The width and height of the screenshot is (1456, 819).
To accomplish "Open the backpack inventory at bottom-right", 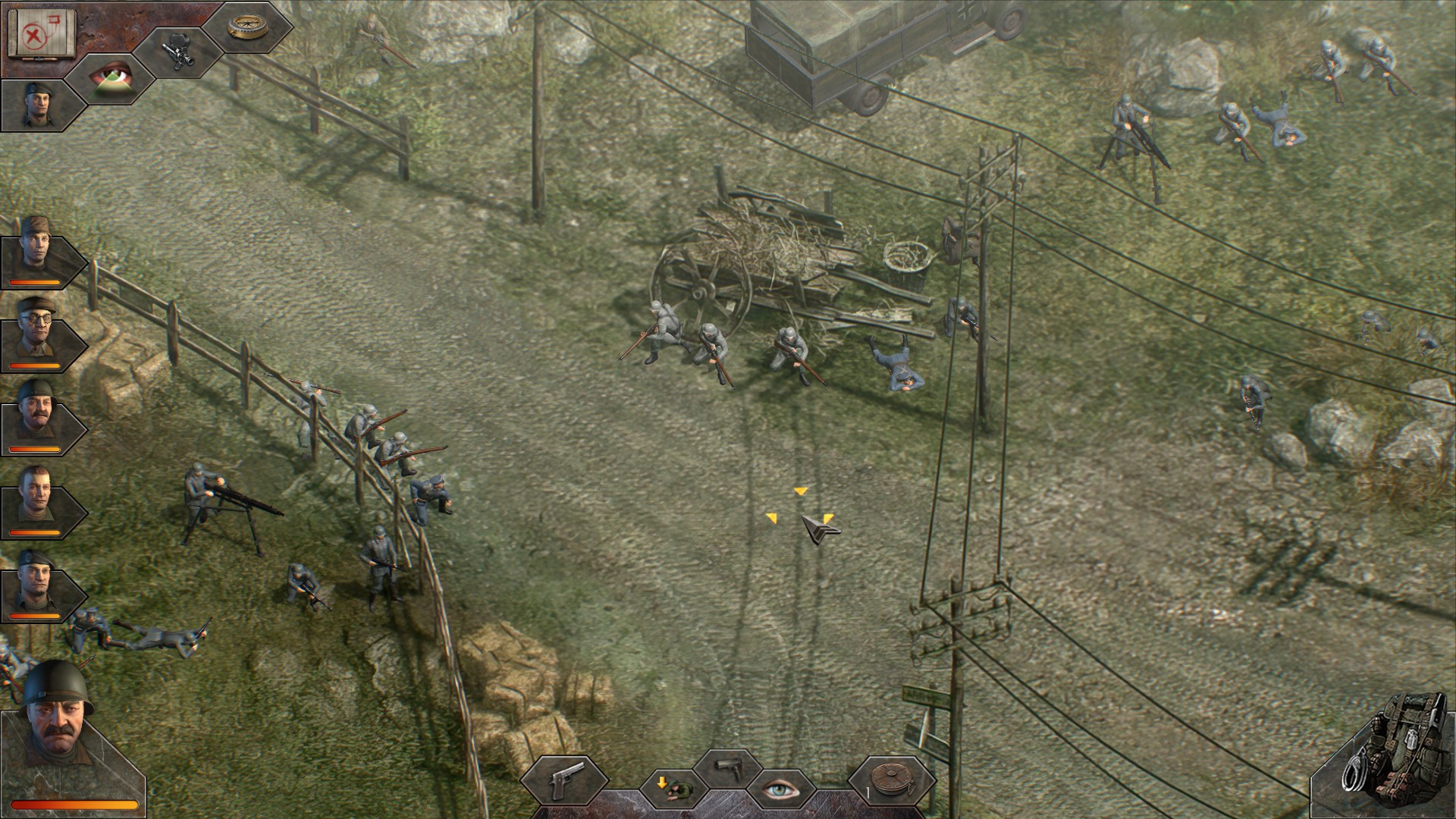I will coord(1407,751).
